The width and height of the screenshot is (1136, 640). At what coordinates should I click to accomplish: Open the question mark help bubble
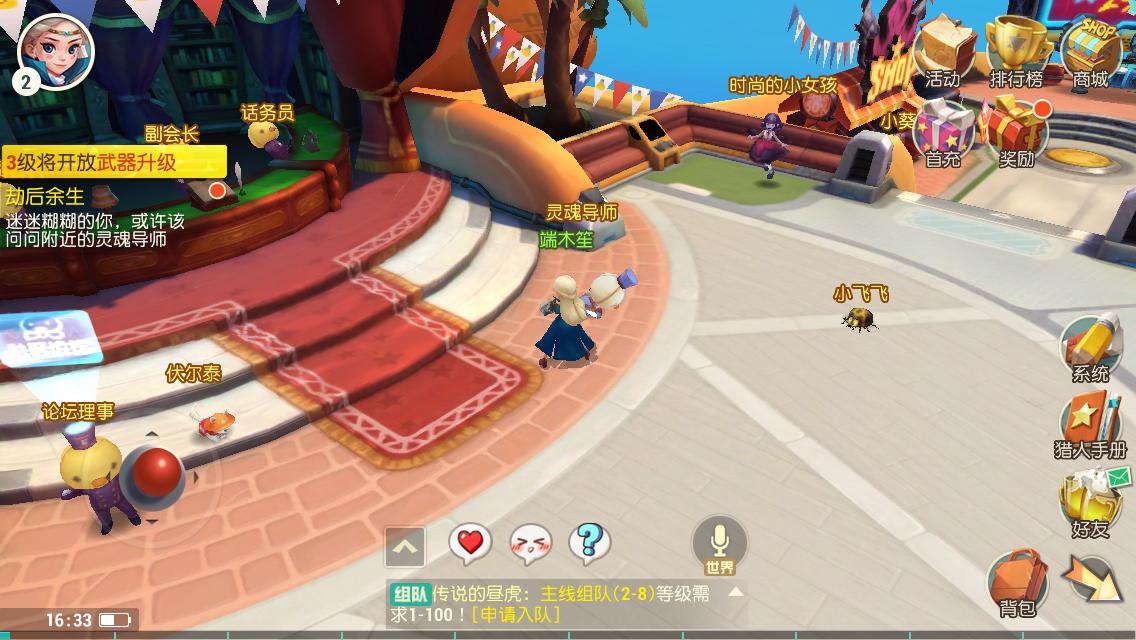[589, 544]
